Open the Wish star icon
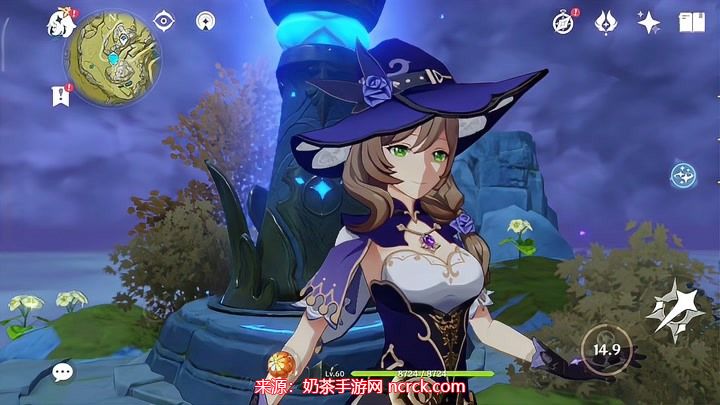The width and height of the screenshot is (720, 405). click(648, 22)
